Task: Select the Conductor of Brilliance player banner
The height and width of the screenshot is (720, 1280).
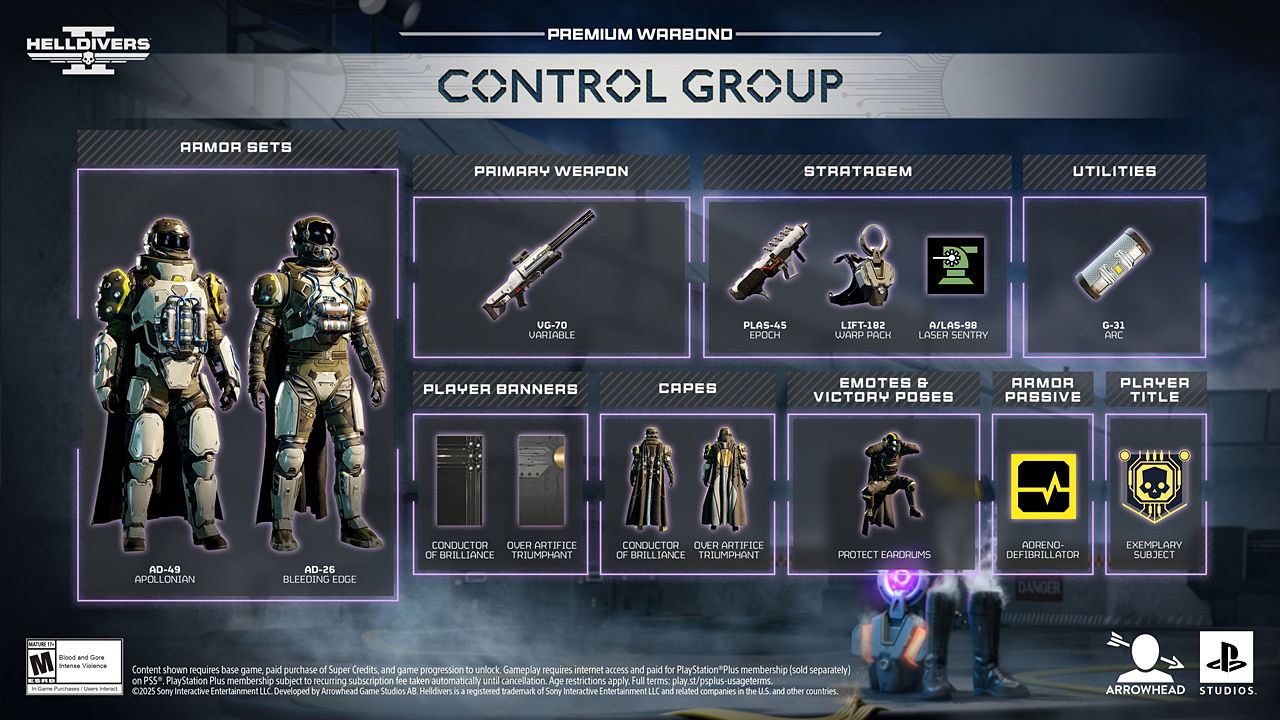Action: coord(460,480)
